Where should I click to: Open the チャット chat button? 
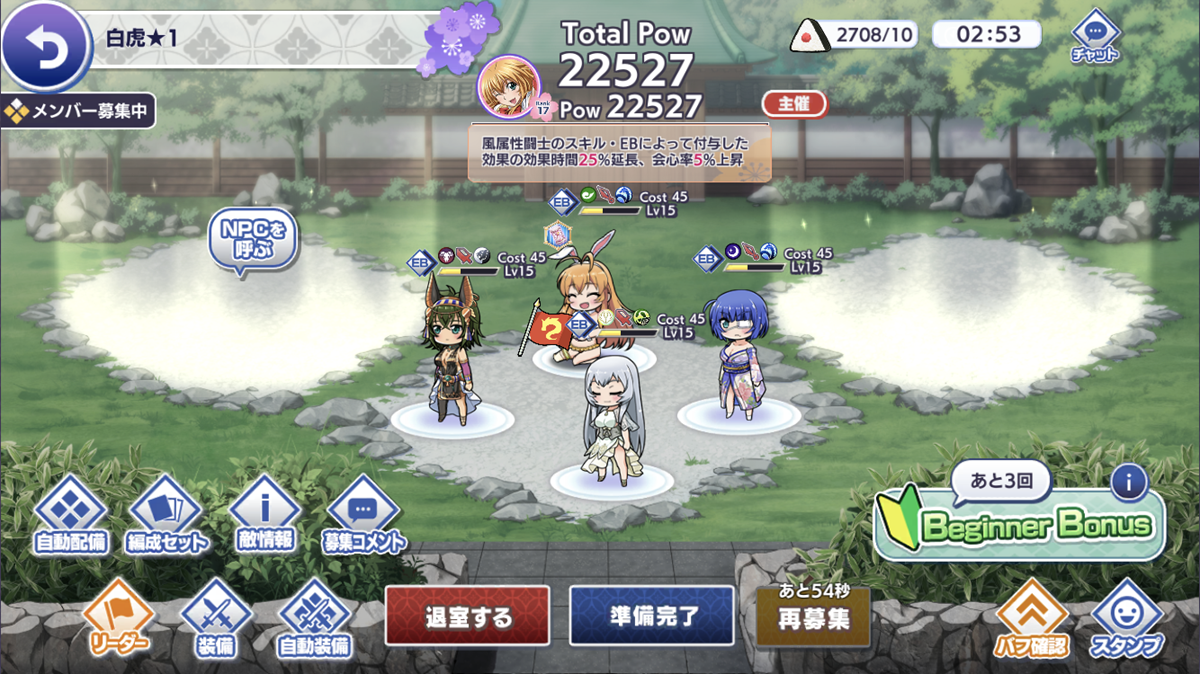click(1094, 36)
